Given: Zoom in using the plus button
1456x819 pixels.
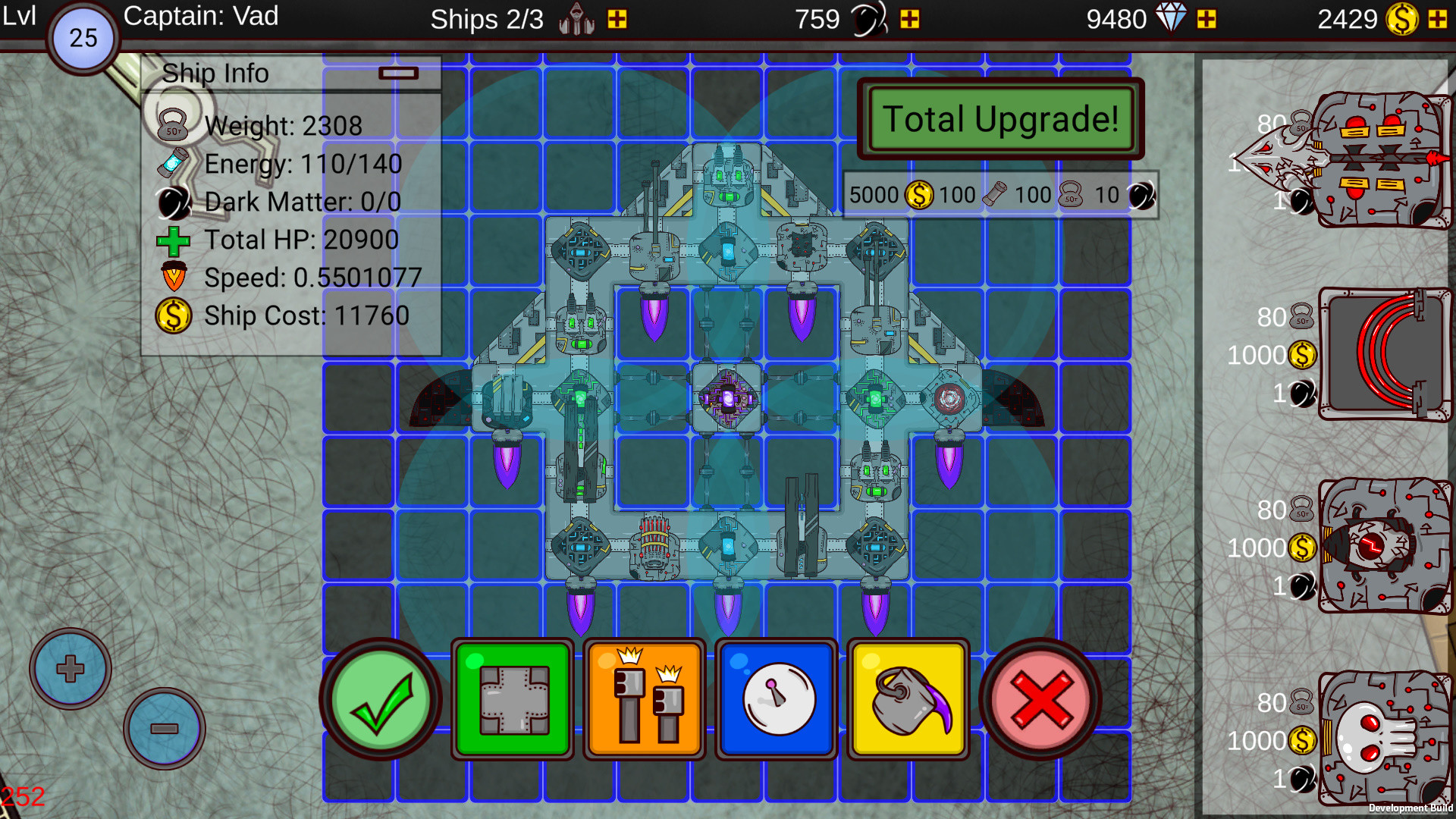Looking at the screenshot, I should [x=69, y=668].
